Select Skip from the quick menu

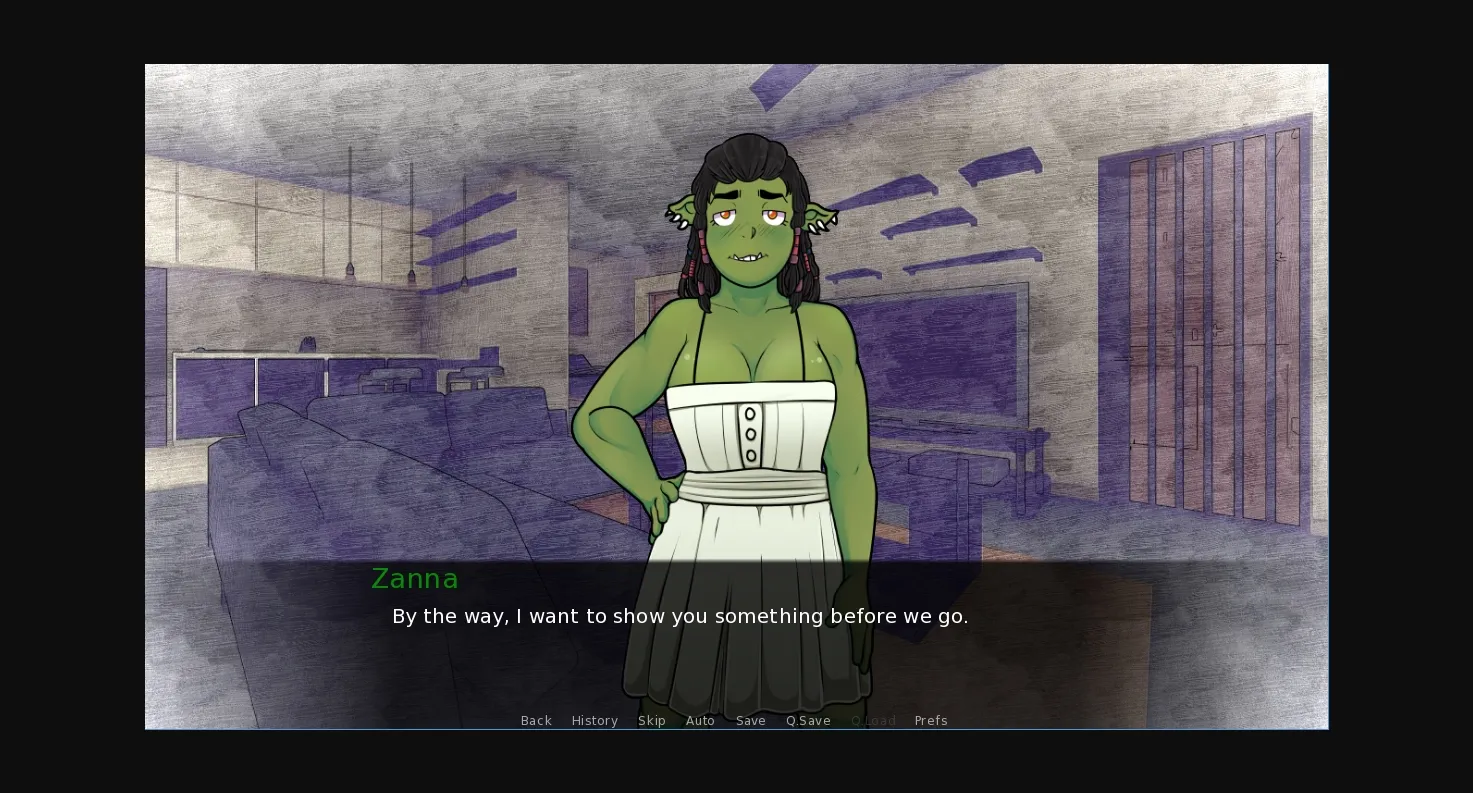(652, 720)
